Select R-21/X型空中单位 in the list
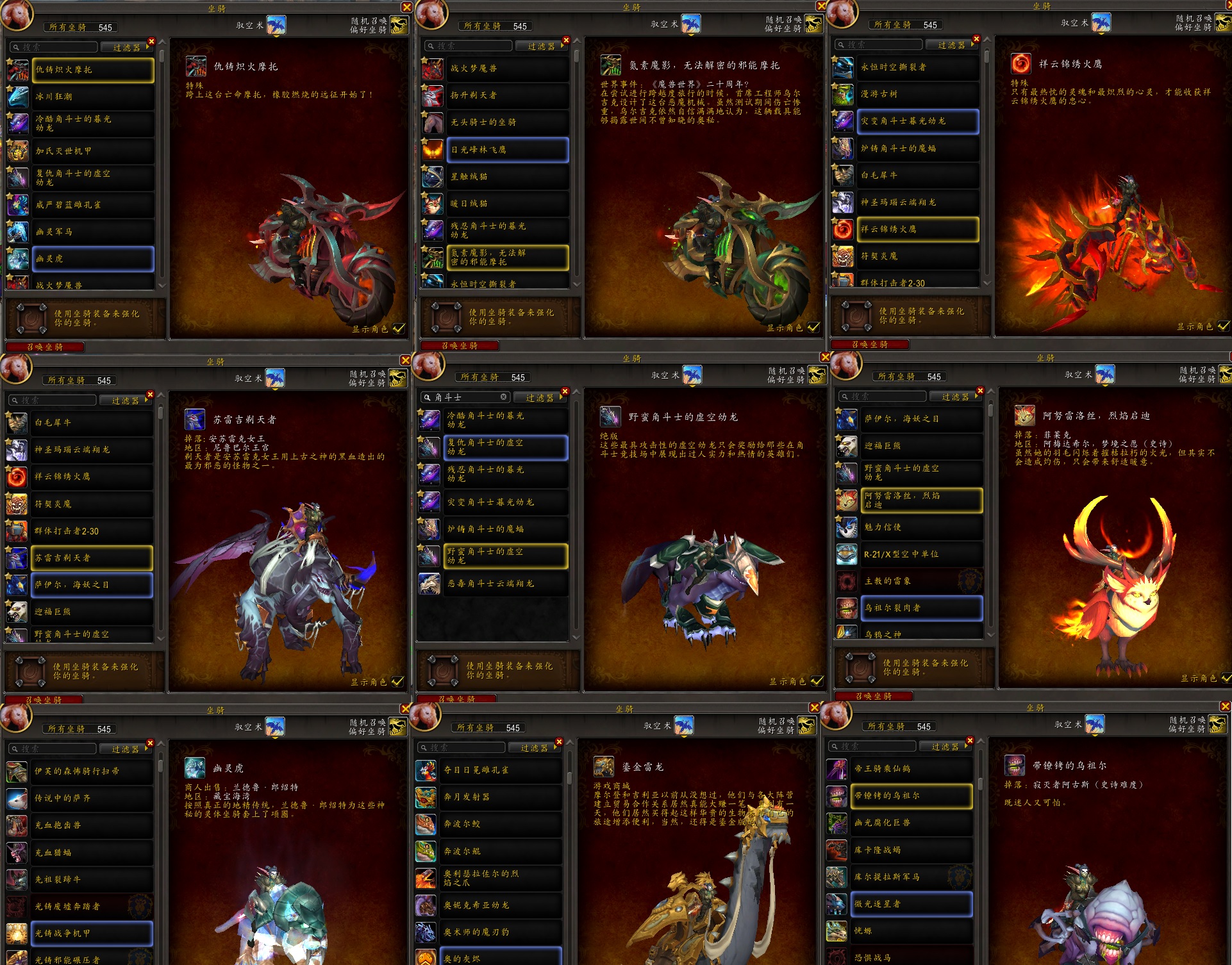This screenshot has width=1232, height=965. (922, 554)
